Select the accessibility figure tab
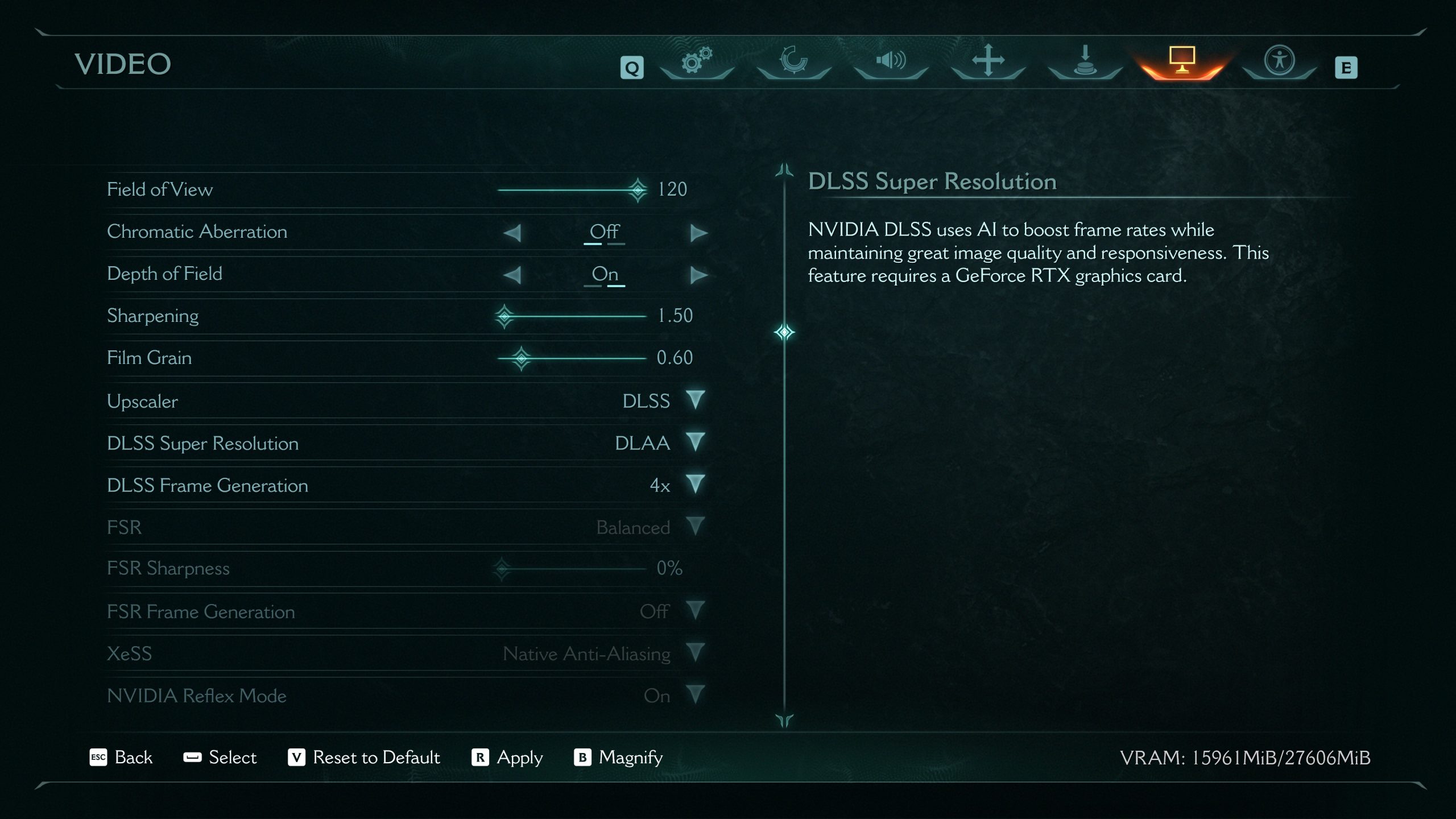Screen dimensions: 1456x819 (1279, 60)
